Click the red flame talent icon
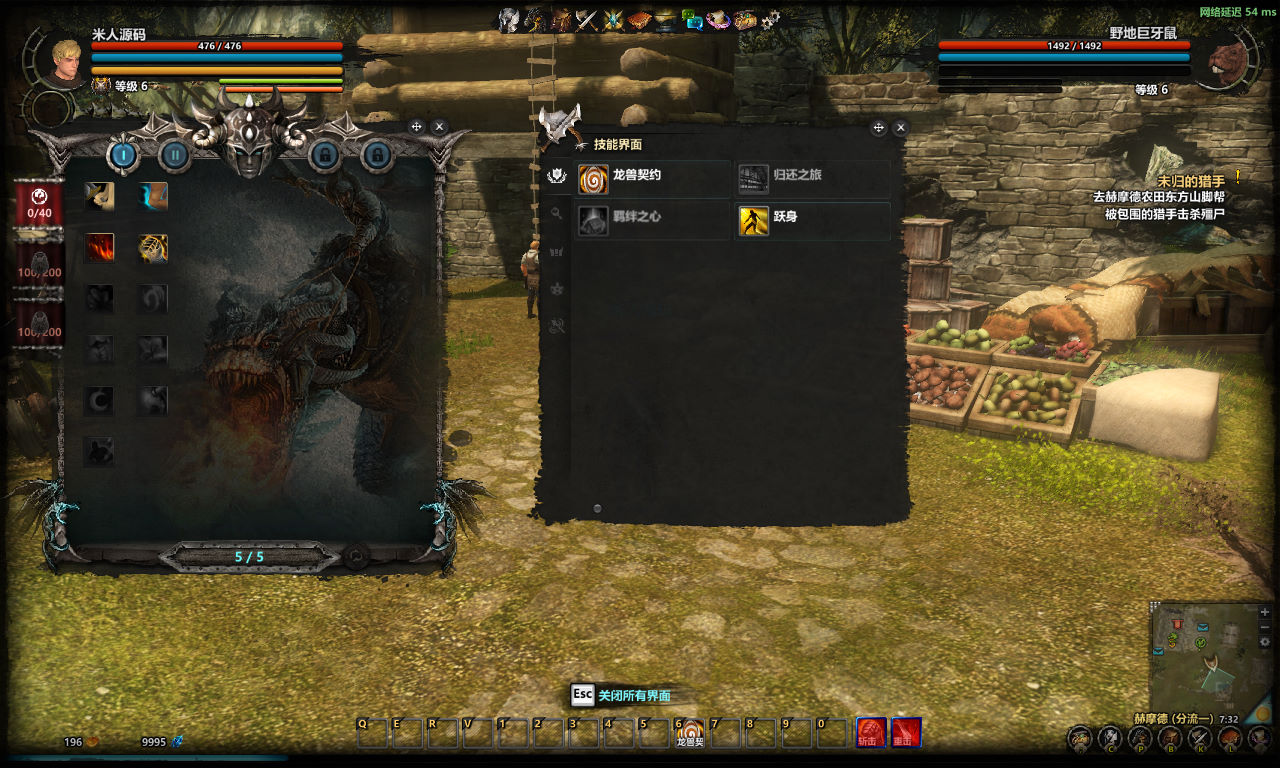Screen dimensions: 1280x768 click(99, 247)
